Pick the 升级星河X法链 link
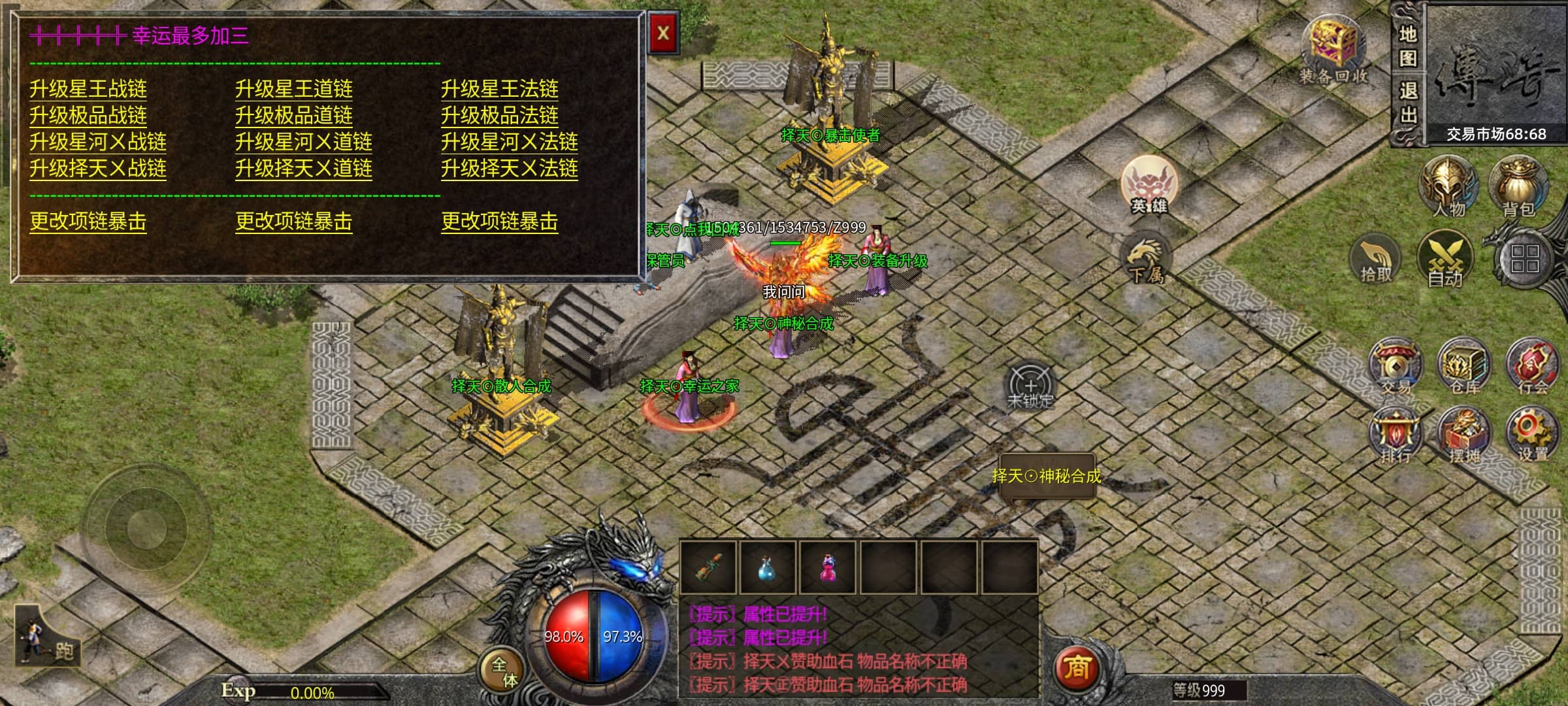Viewport: 1568px width, 706px height. [x=509, y=142]
